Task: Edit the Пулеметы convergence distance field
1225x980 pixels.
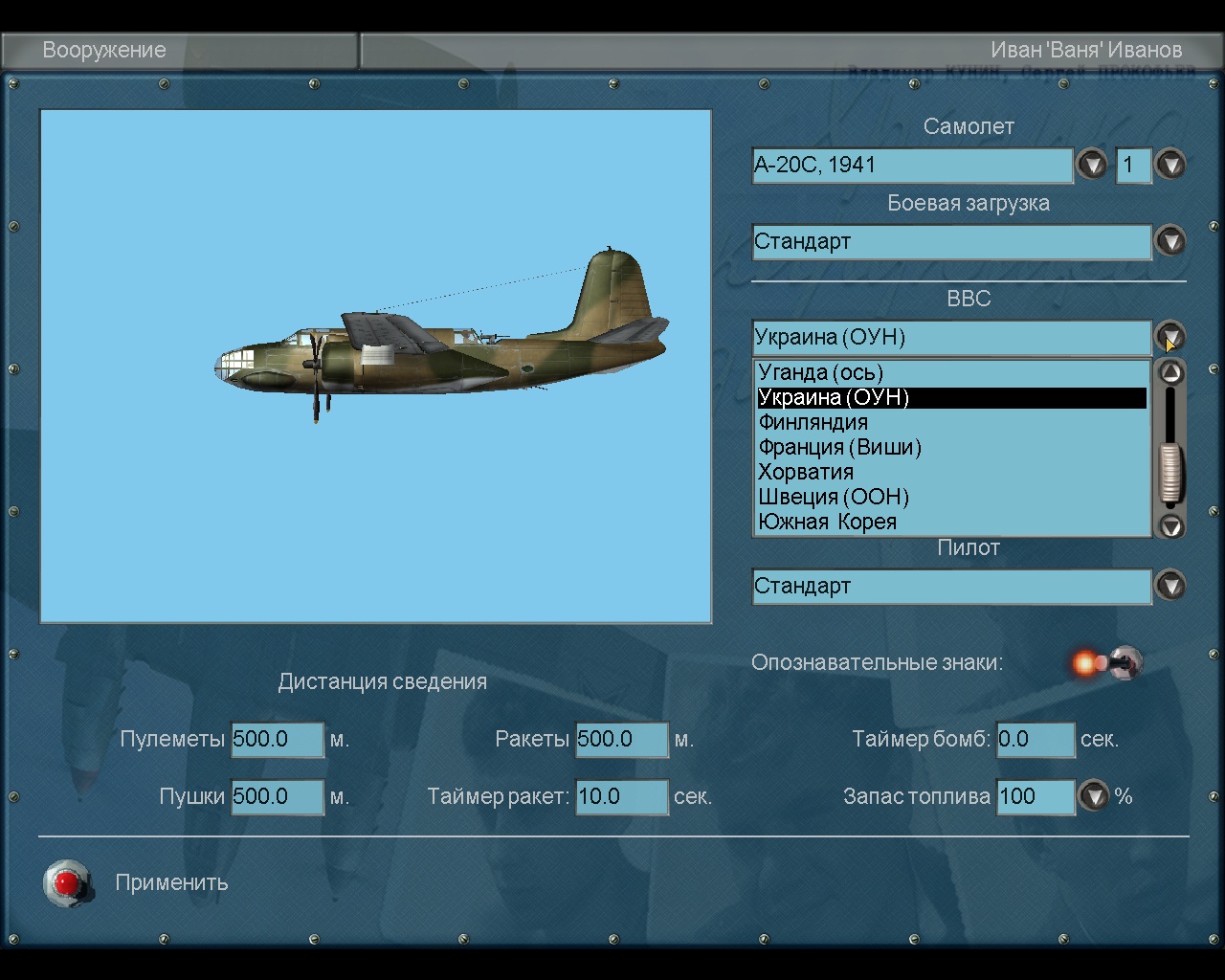Action: pyautogui.click(x=278, y=739)
